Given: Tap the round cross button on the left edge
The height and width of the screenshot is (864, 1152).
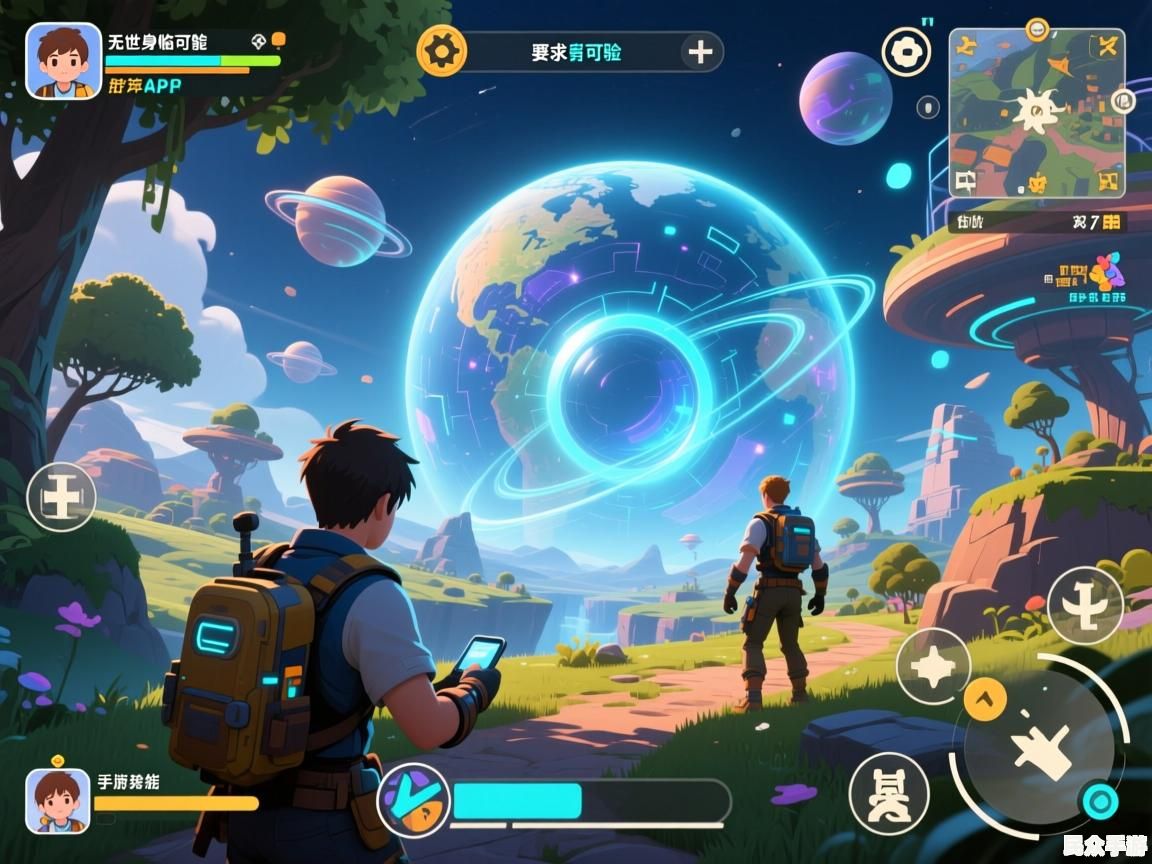Looking at the screenshot, I should pyautogui.click(x=61, y=497).
